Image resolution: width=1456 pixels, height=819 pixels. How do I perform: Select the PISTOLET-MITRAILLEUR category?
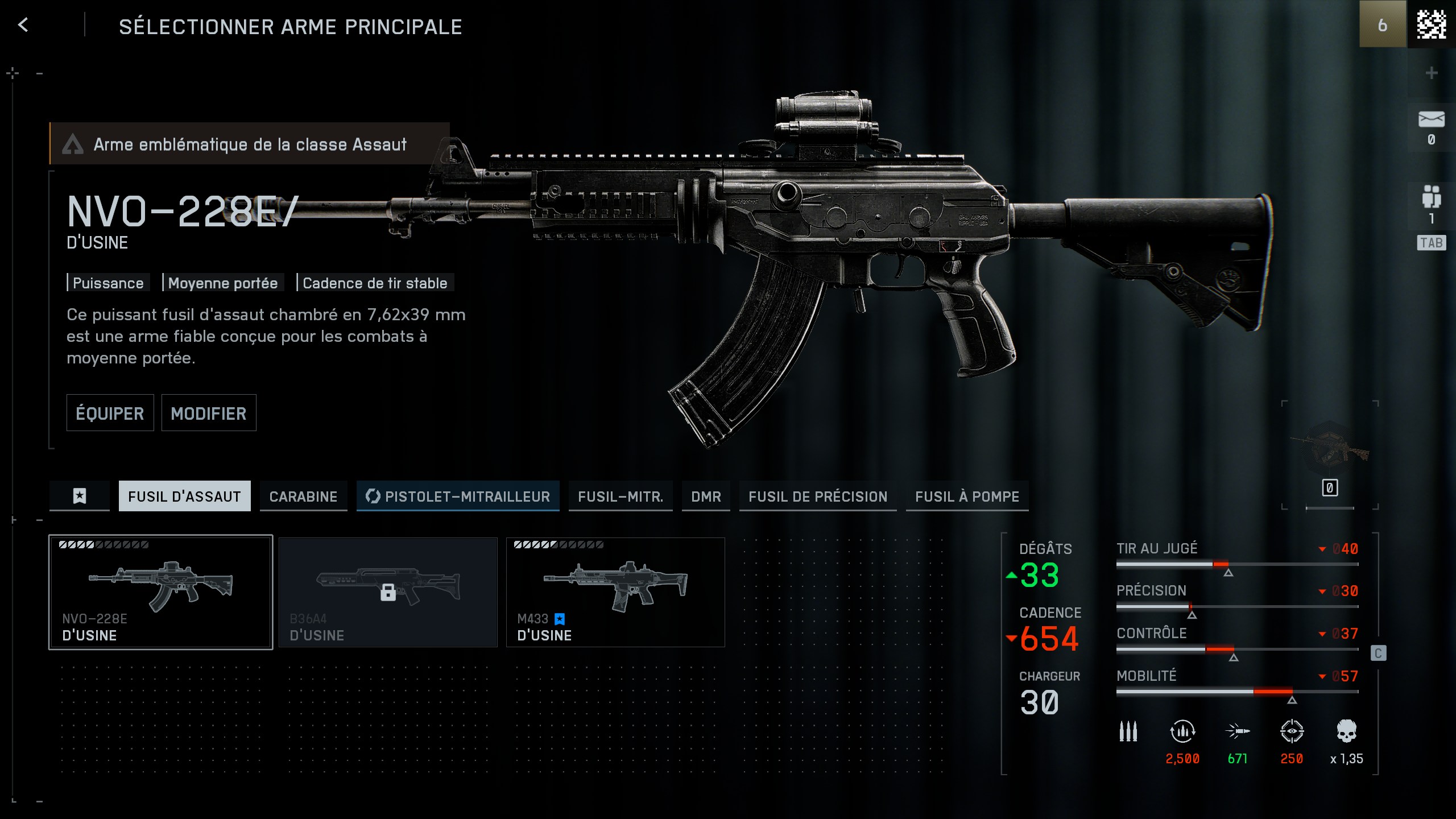coord(457,496)
